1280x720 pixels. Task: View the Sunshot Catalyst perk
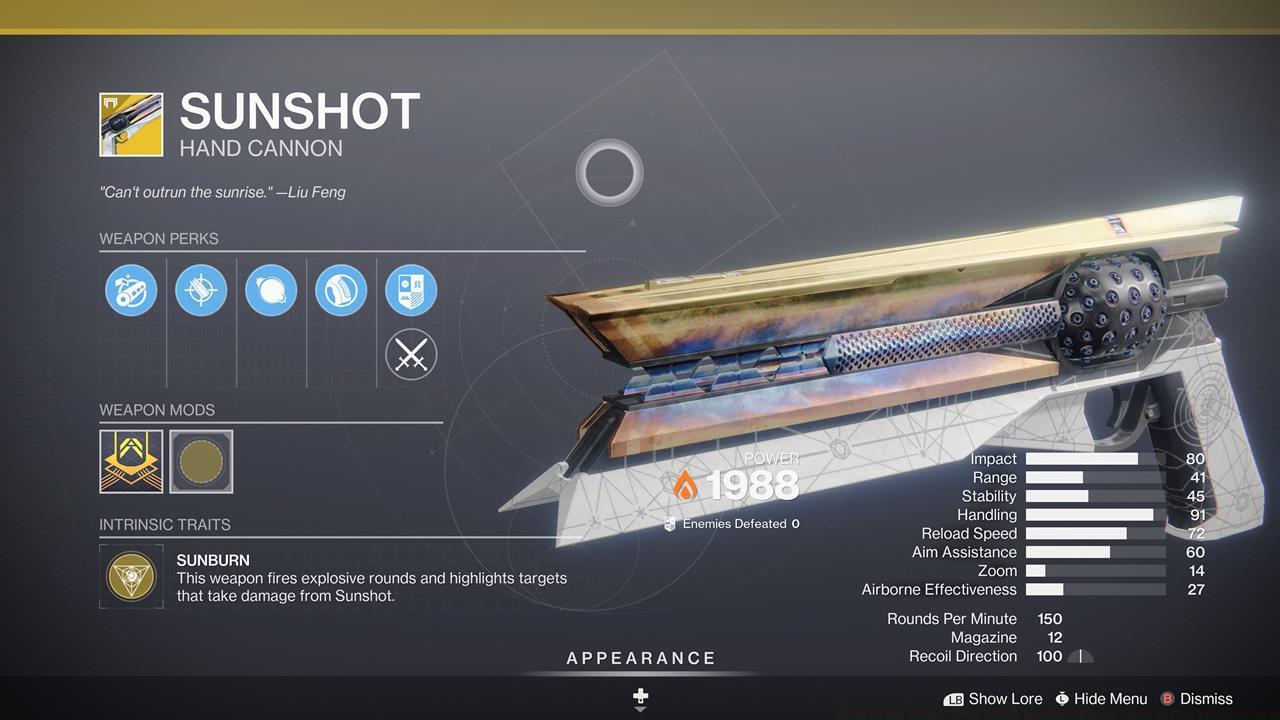(x=411, y=290)
